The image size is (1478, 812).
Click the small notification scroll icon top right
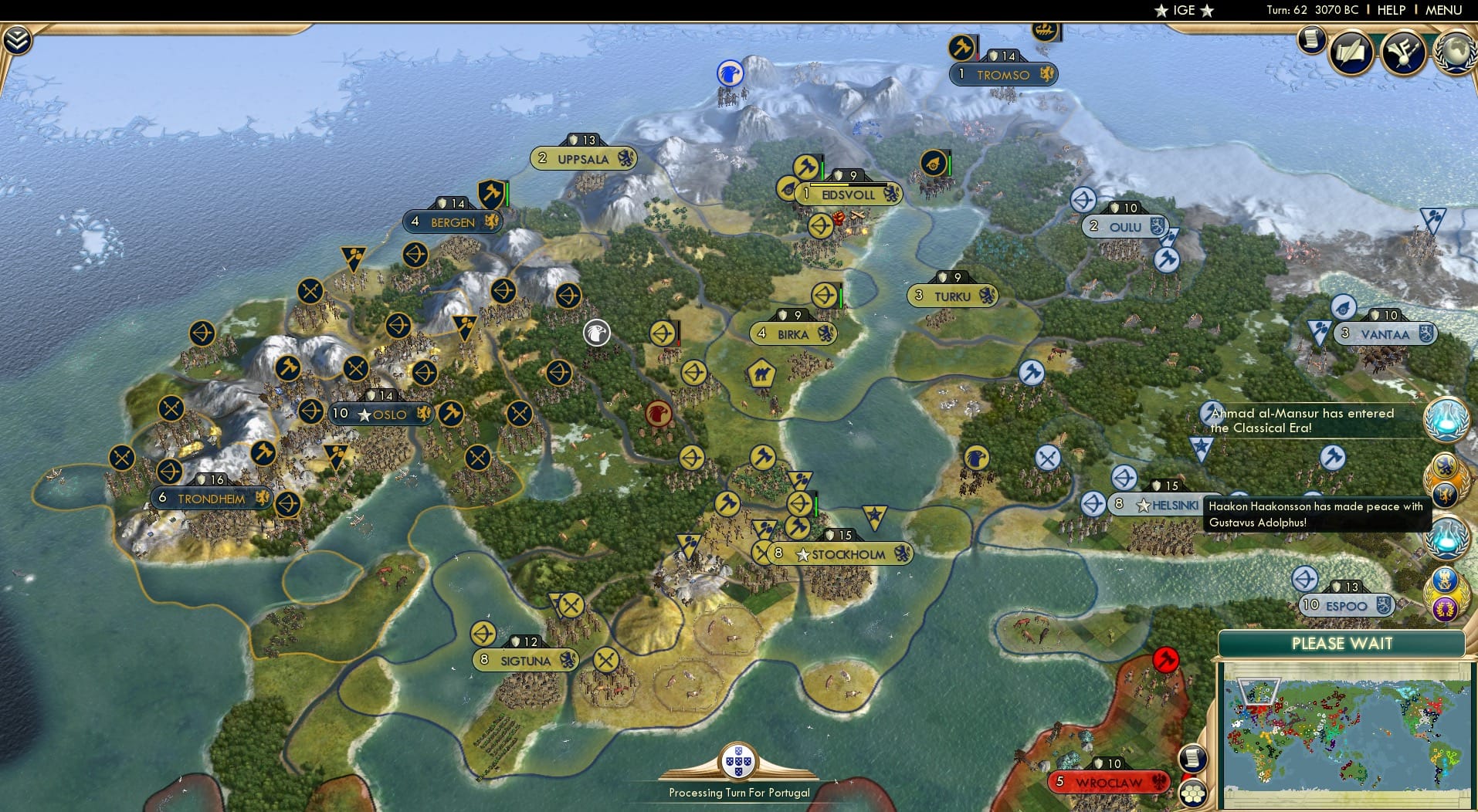click(1311, 39)
